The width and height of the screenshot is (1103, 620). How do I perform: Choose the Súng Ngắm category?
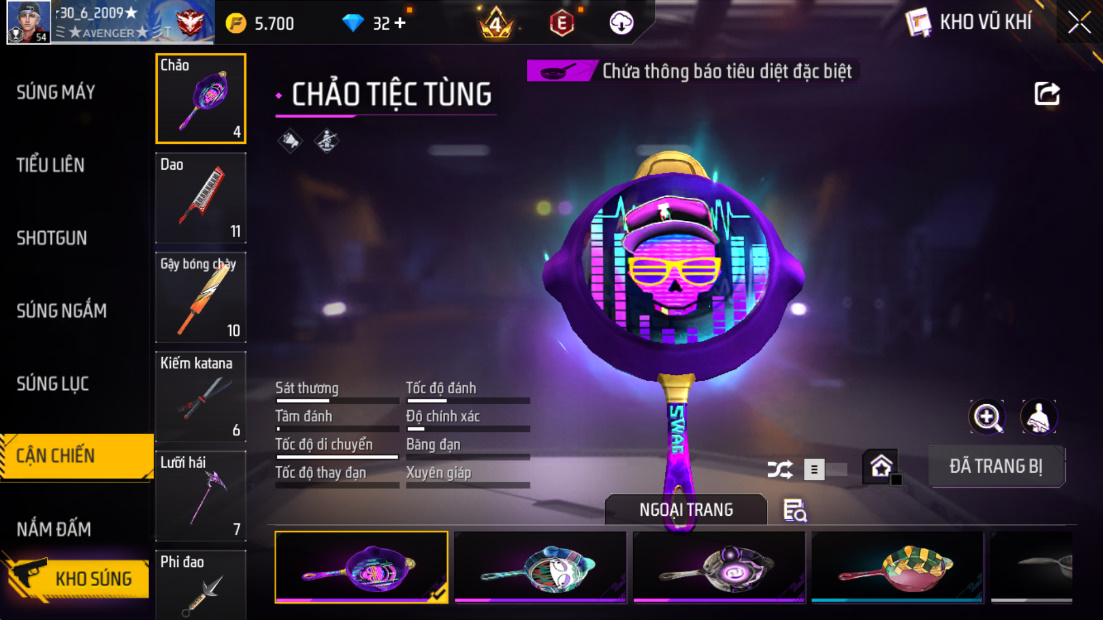[61, 311]
